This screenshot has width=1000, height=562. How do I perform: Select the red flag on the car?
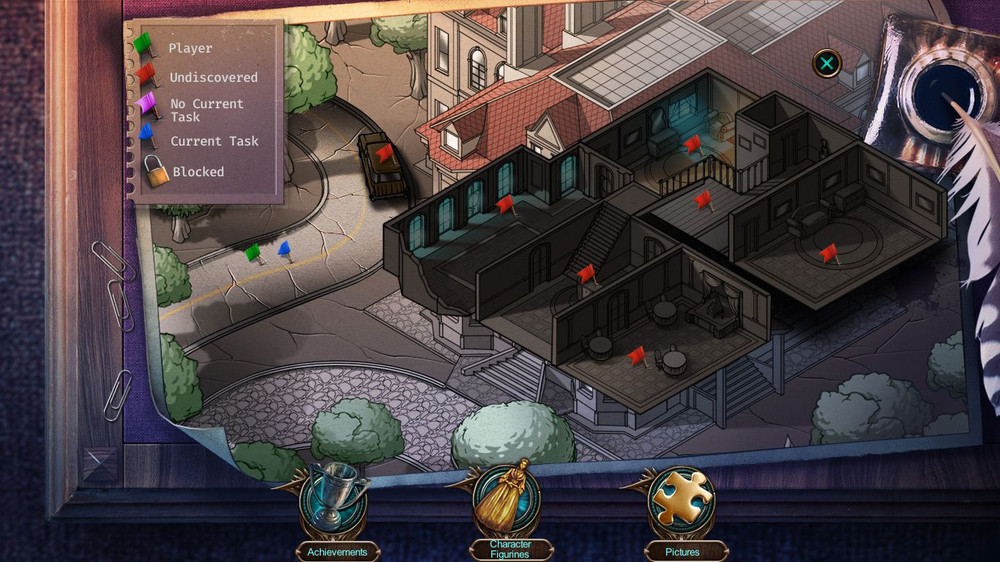click(384, 154)
